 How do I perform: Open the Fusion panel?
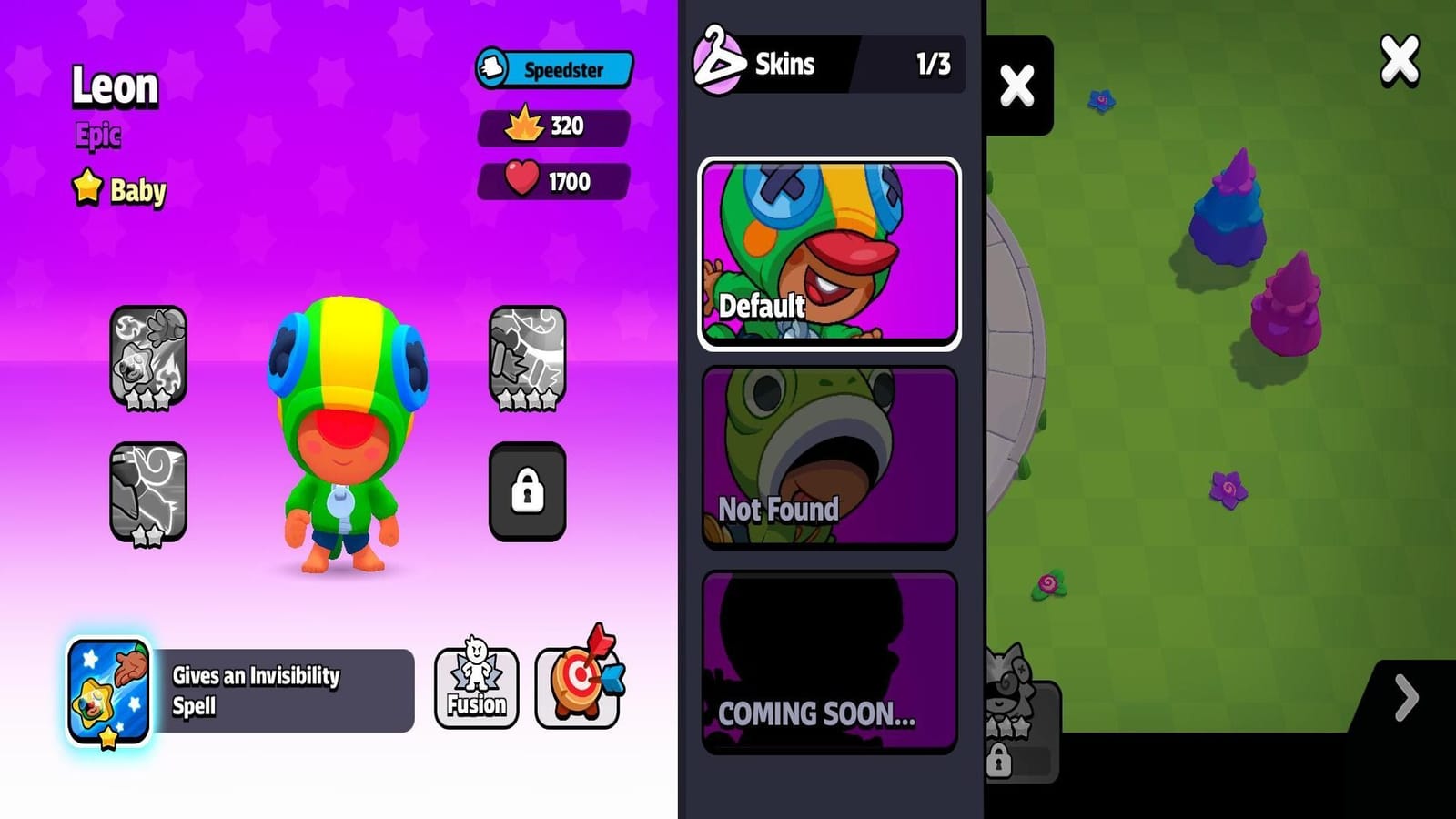pos(477,686)
